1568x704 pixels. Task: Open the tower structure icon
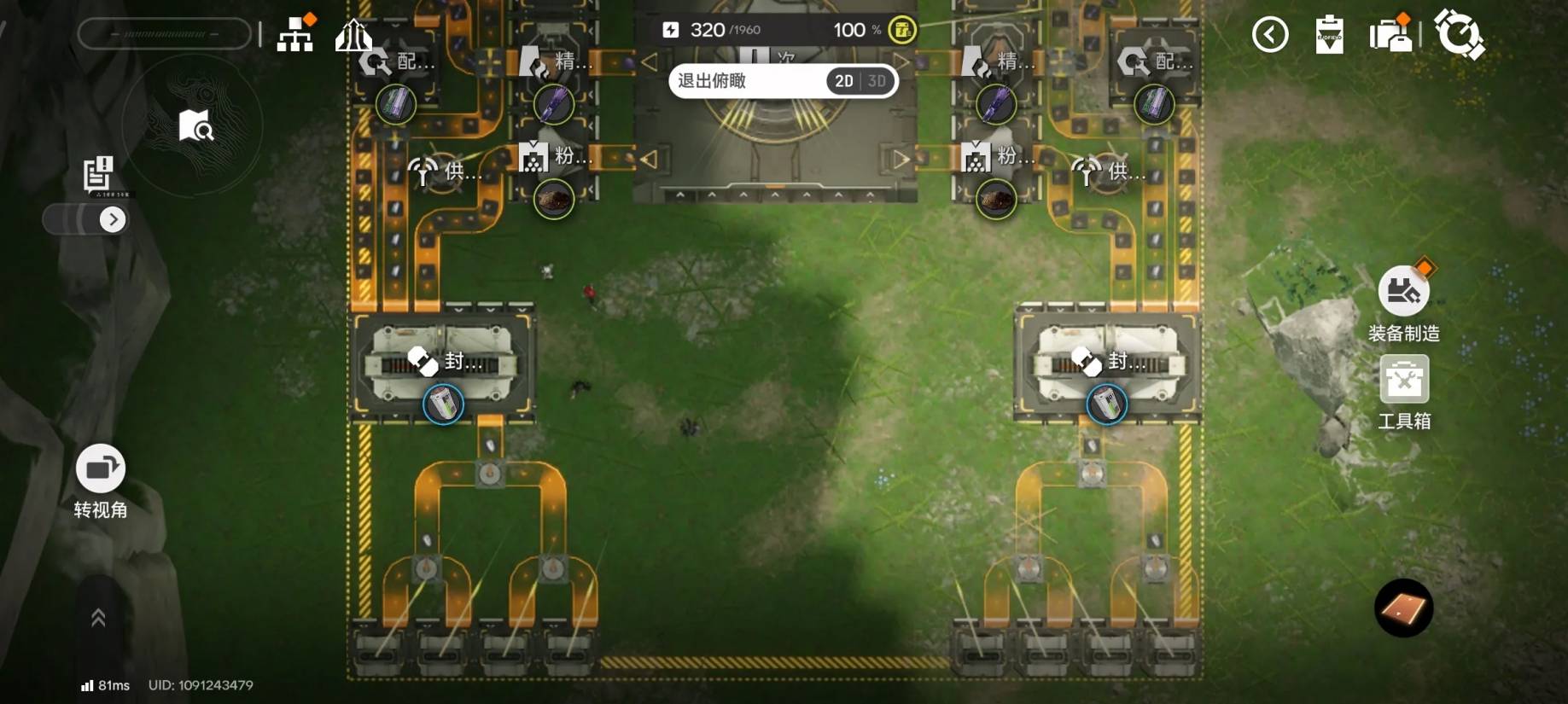coord(353,35)
